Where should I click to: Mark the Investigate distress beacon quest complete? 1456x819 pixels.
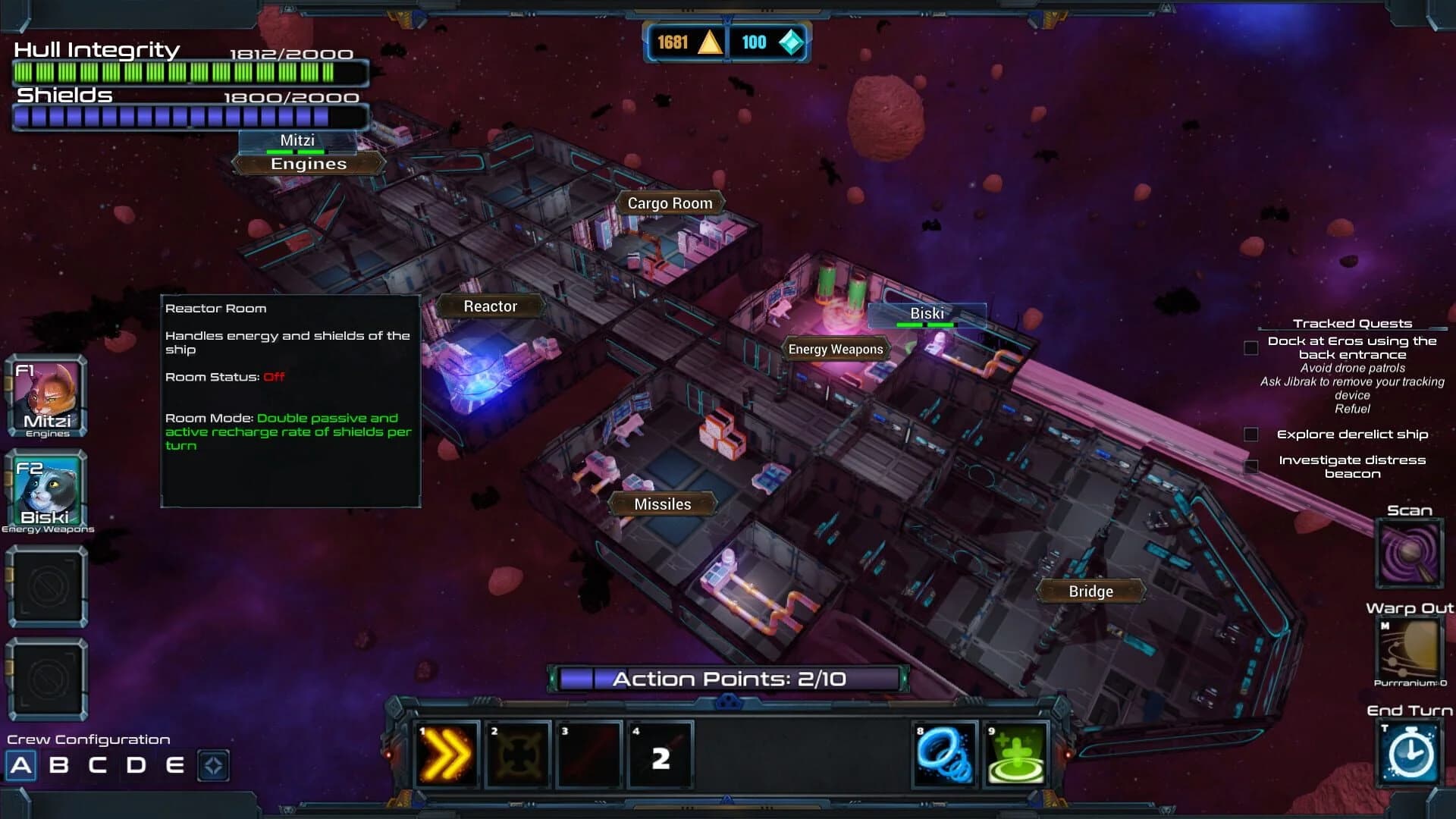pos(1250,466)
